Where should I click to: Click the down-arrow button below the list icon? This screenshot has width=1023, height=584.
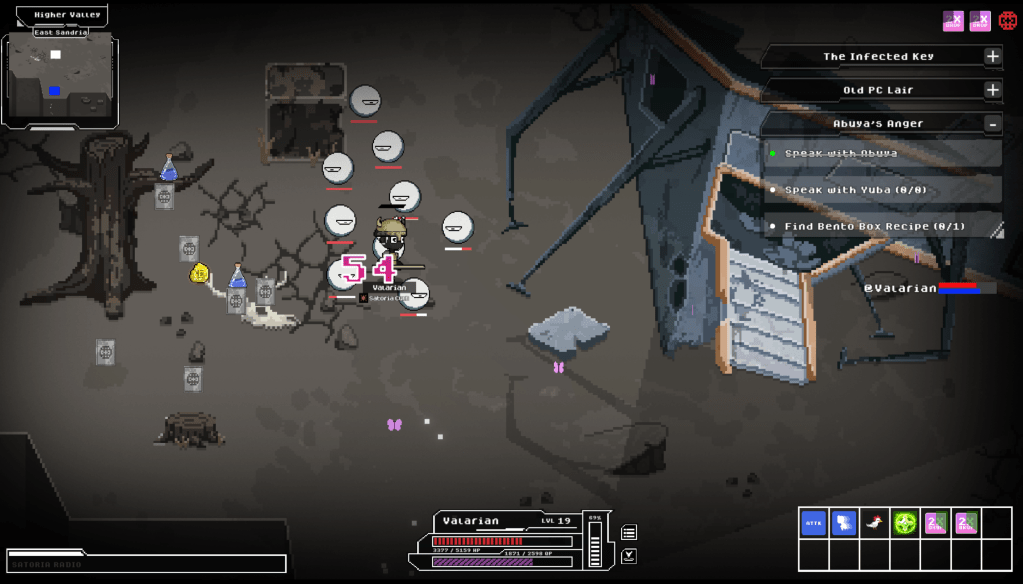(x=629, y=555)
